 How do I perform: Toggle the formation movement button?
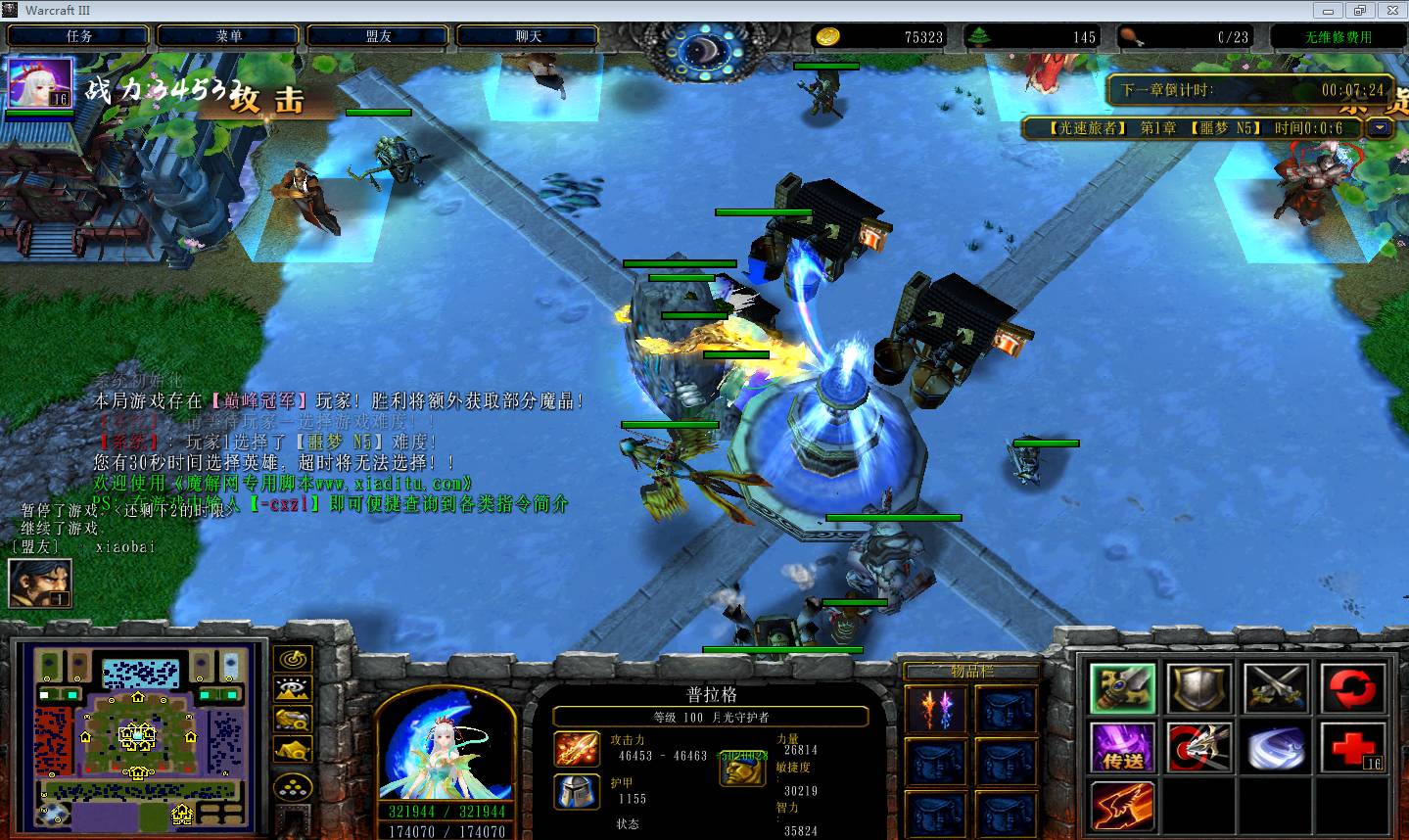[293, 787]
